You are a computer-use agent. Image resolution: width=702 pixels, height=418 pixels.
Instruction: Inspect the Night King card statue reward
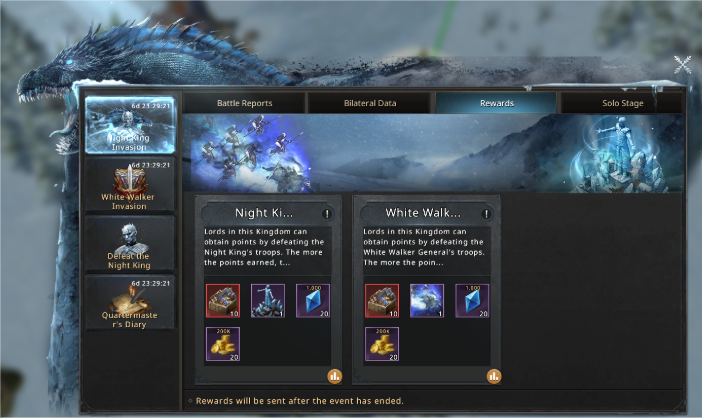268,300
